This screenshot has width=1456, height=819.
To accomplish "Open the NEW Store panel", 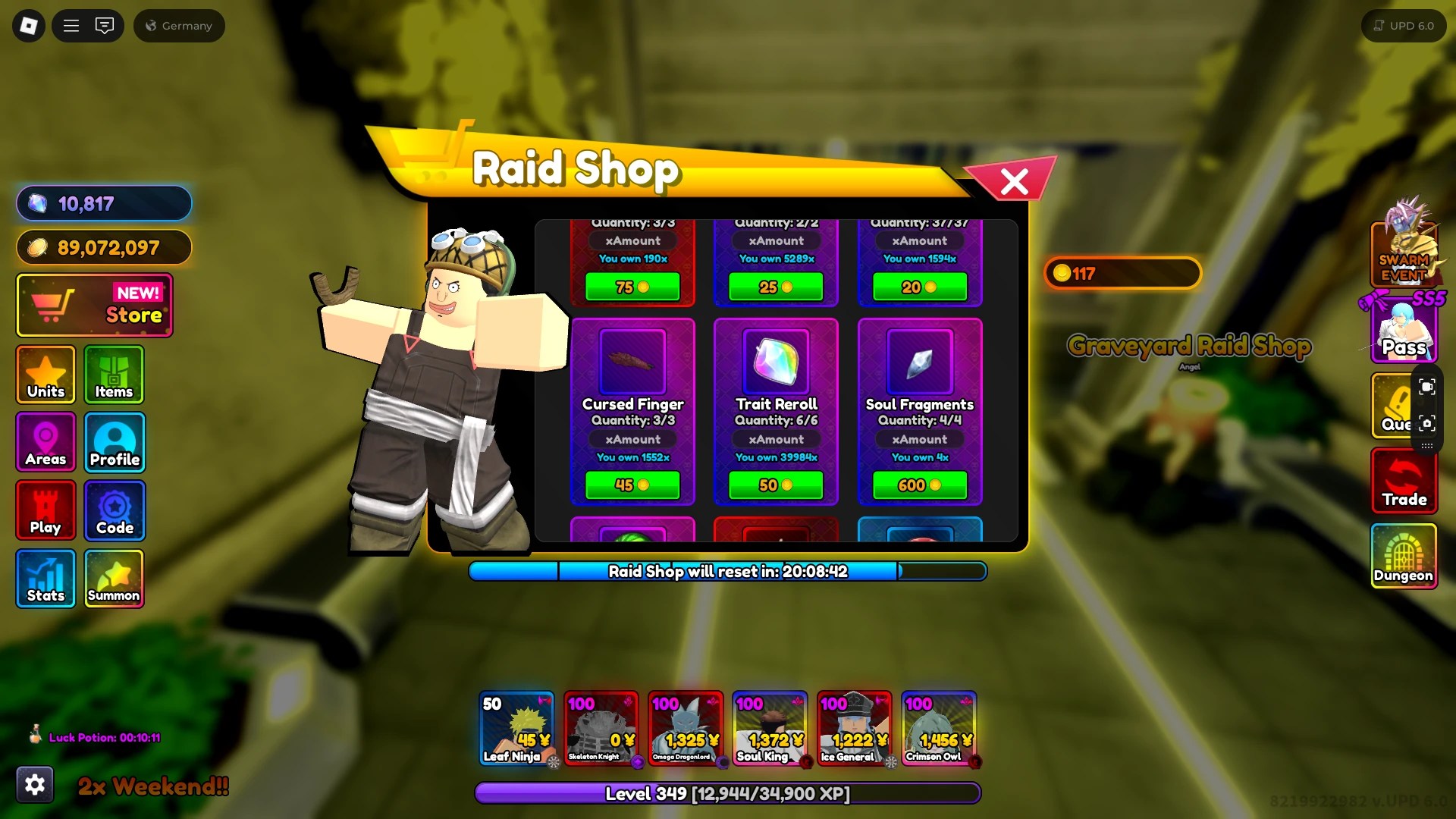I will tap(94, 305).
